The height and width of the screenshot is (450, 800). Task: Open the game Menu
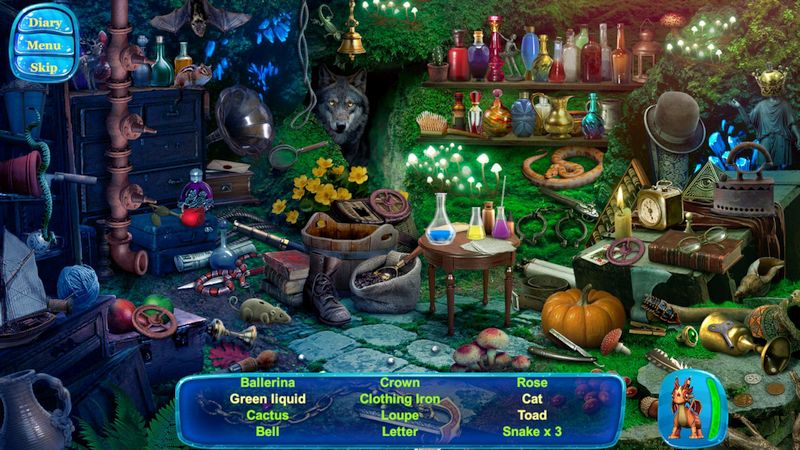click(44, 45)
